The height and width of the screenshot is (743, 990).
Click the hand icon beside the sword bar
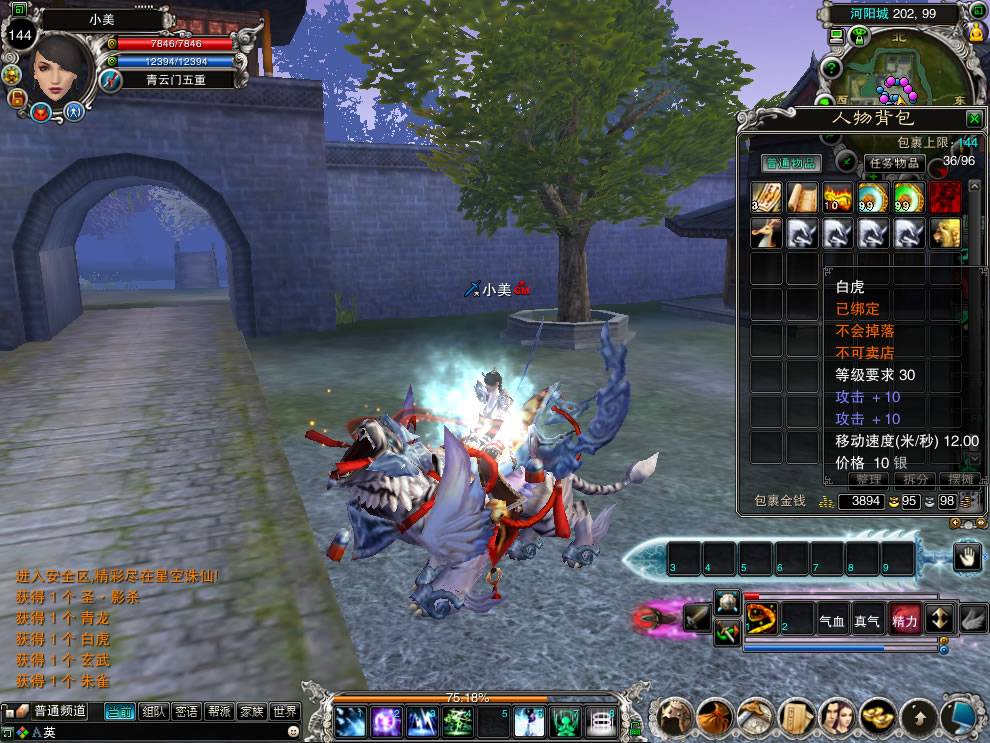click(x=967, y=558)
